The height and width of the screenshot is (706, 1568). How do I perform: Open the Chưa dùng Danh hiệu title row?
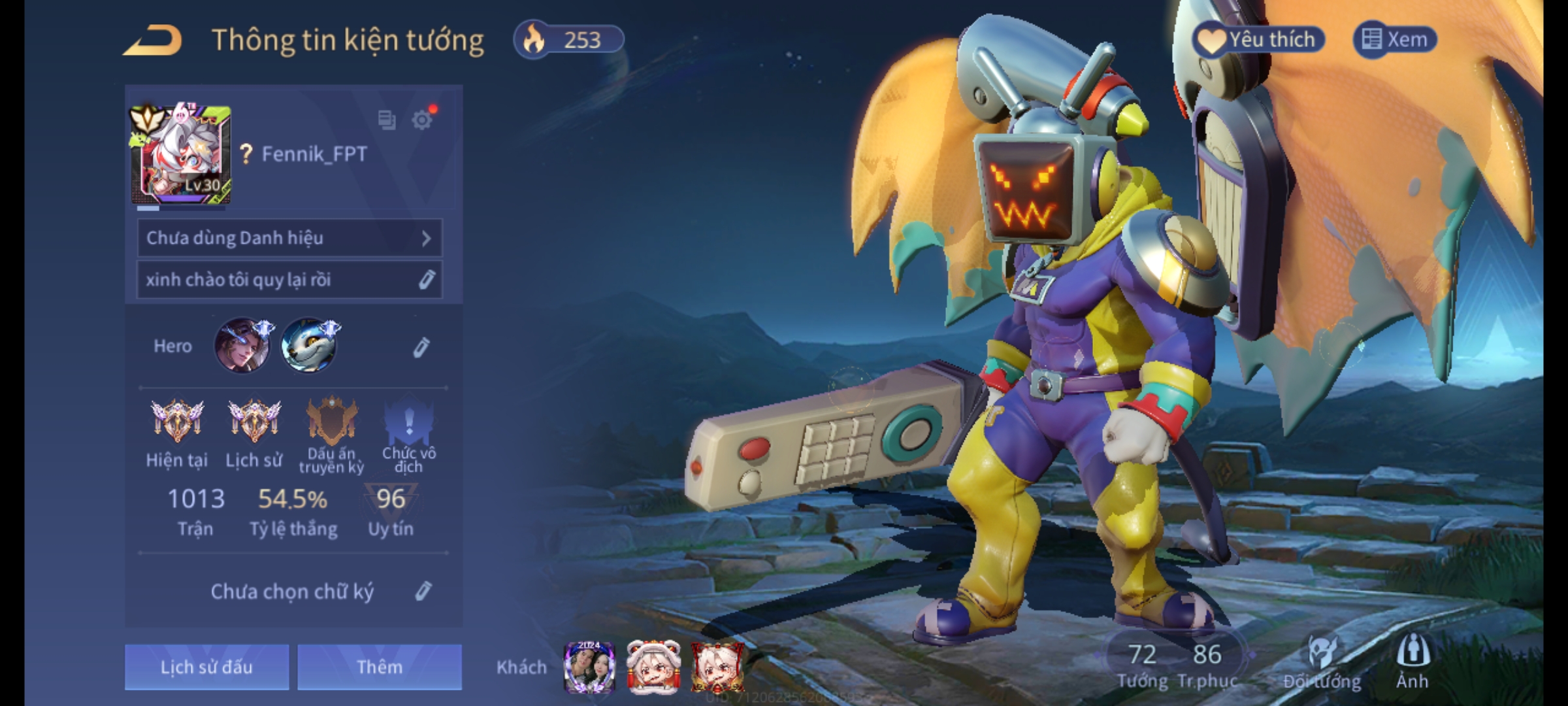(289, 238)
